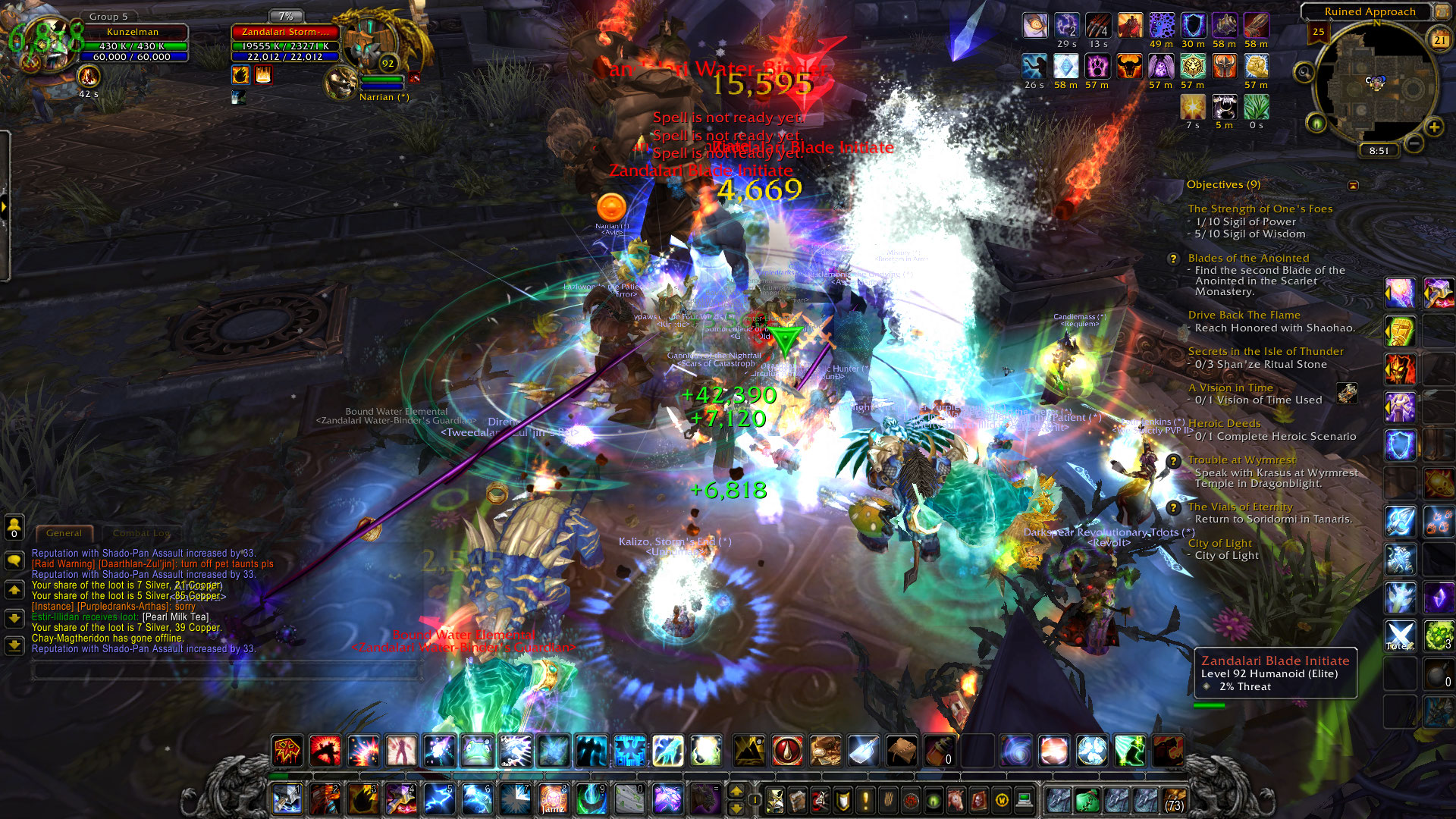Viewport: 1456px width, 819px height.
Task: Open the game menu computer icon
Action: [1024, 800]
